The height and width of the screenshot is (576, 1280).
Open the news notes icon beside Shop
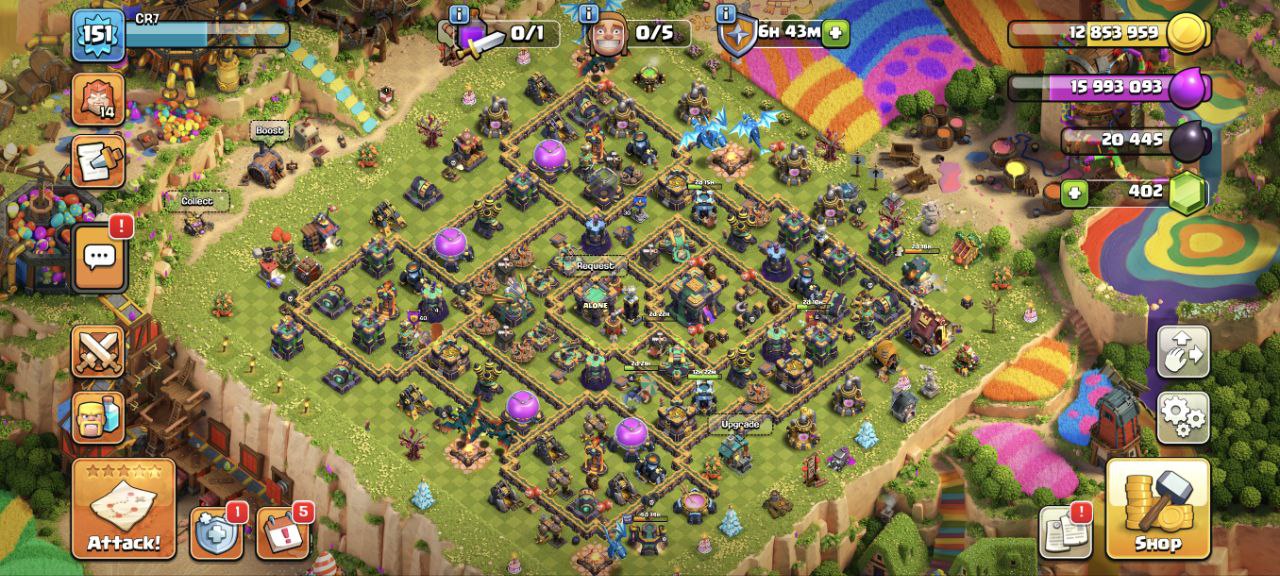[1065, 531]
